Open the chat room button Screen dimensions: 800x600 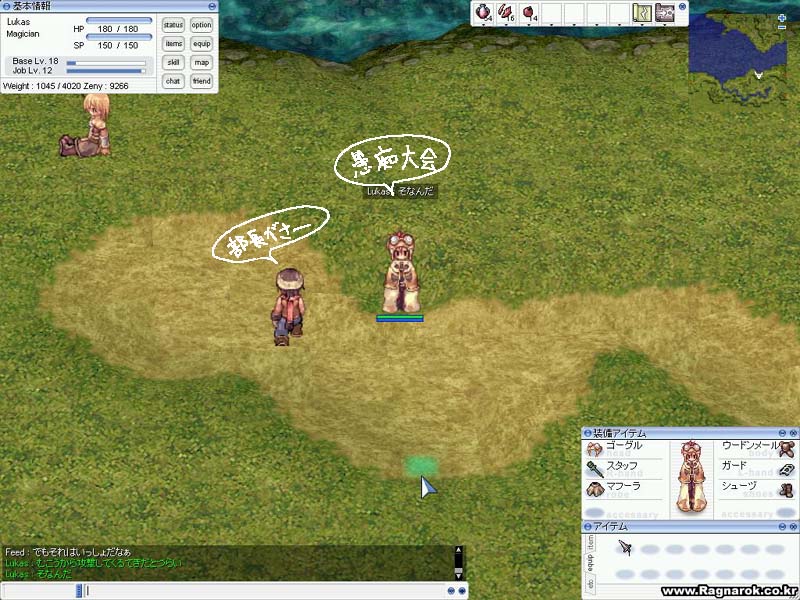tap(173, 81)
